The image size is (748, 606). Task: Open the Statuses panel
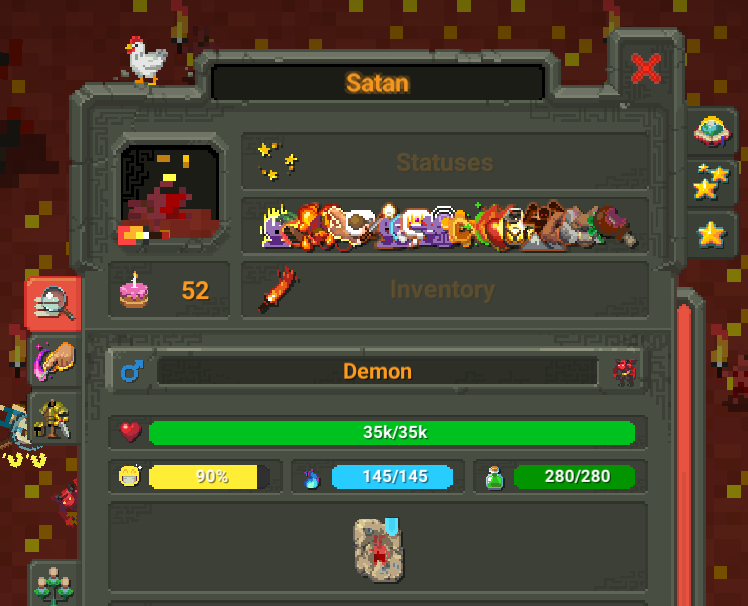tap(444, 162)
